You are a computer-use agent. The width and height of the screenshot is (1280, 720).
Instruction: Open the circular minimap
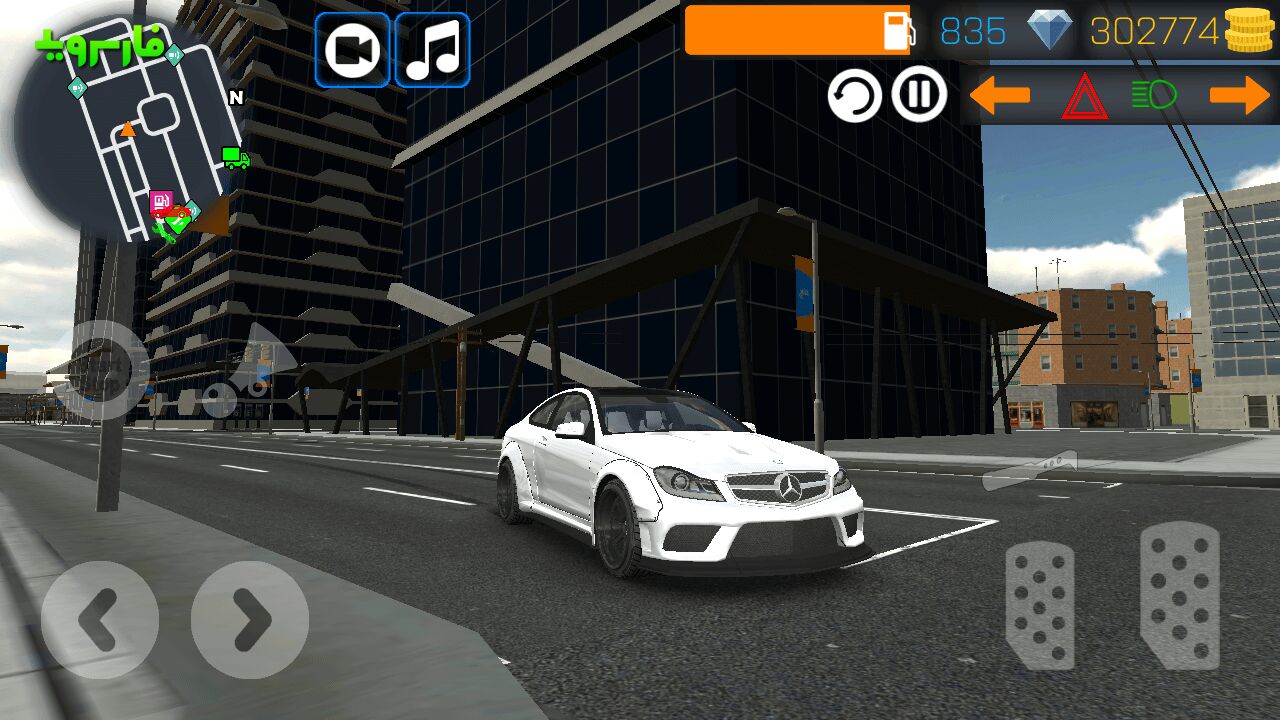click(x=125, y=135)
